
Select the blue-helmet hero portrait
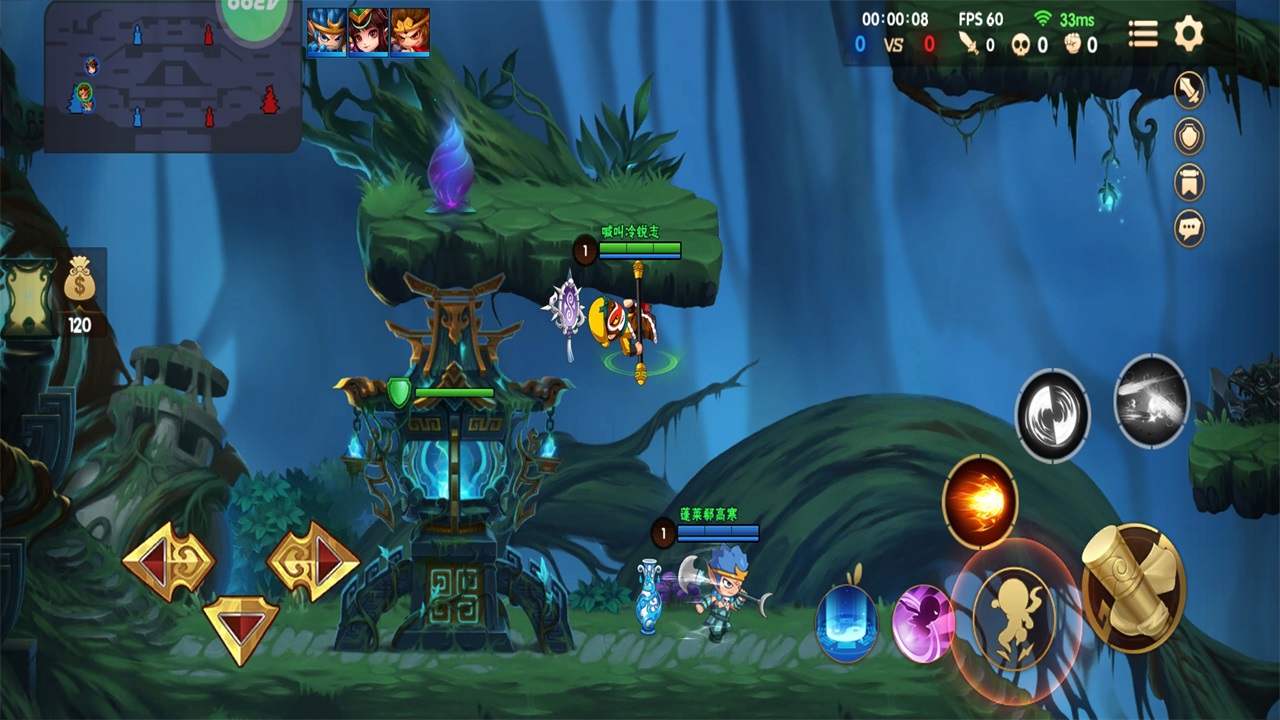click(327, 32)
